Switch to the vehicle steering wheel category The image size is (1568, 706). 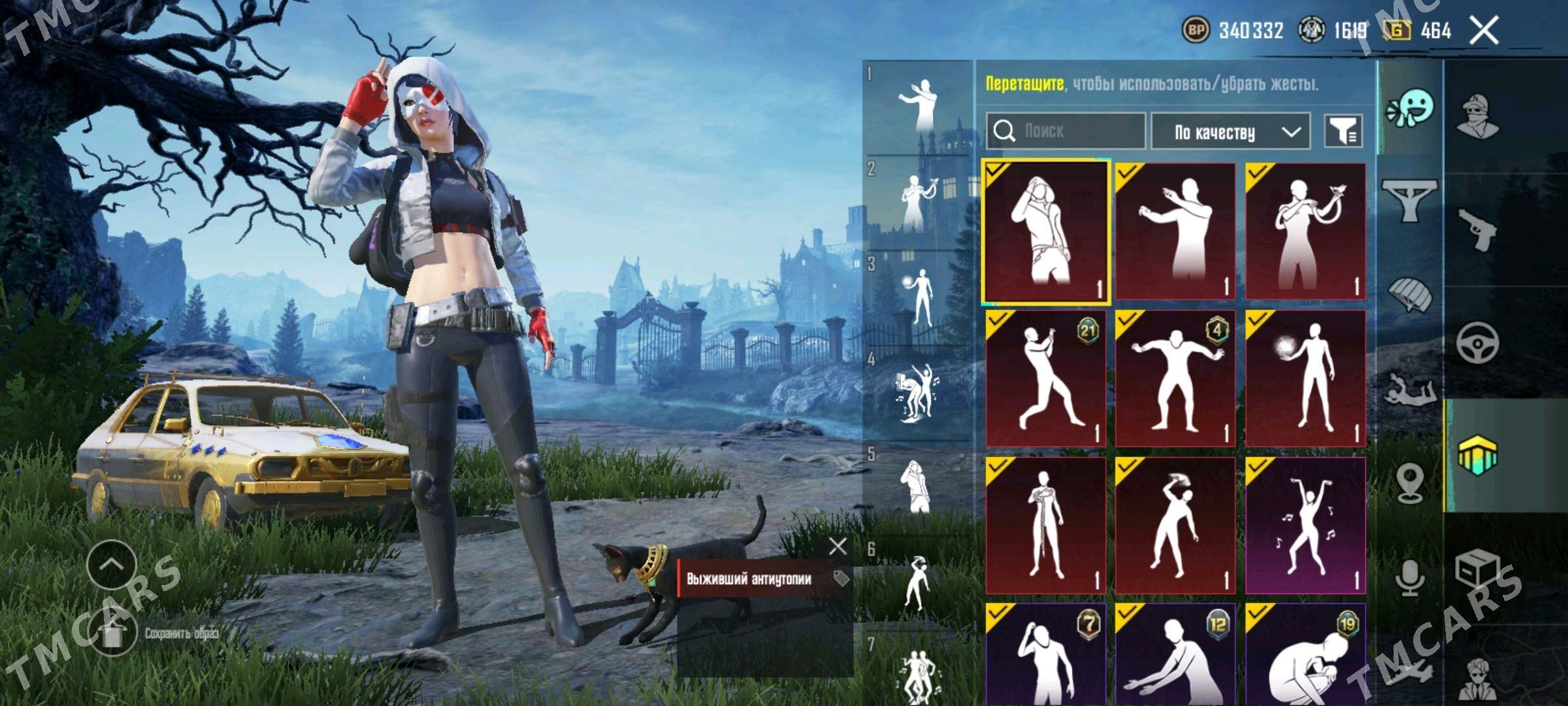point(1477,342)
